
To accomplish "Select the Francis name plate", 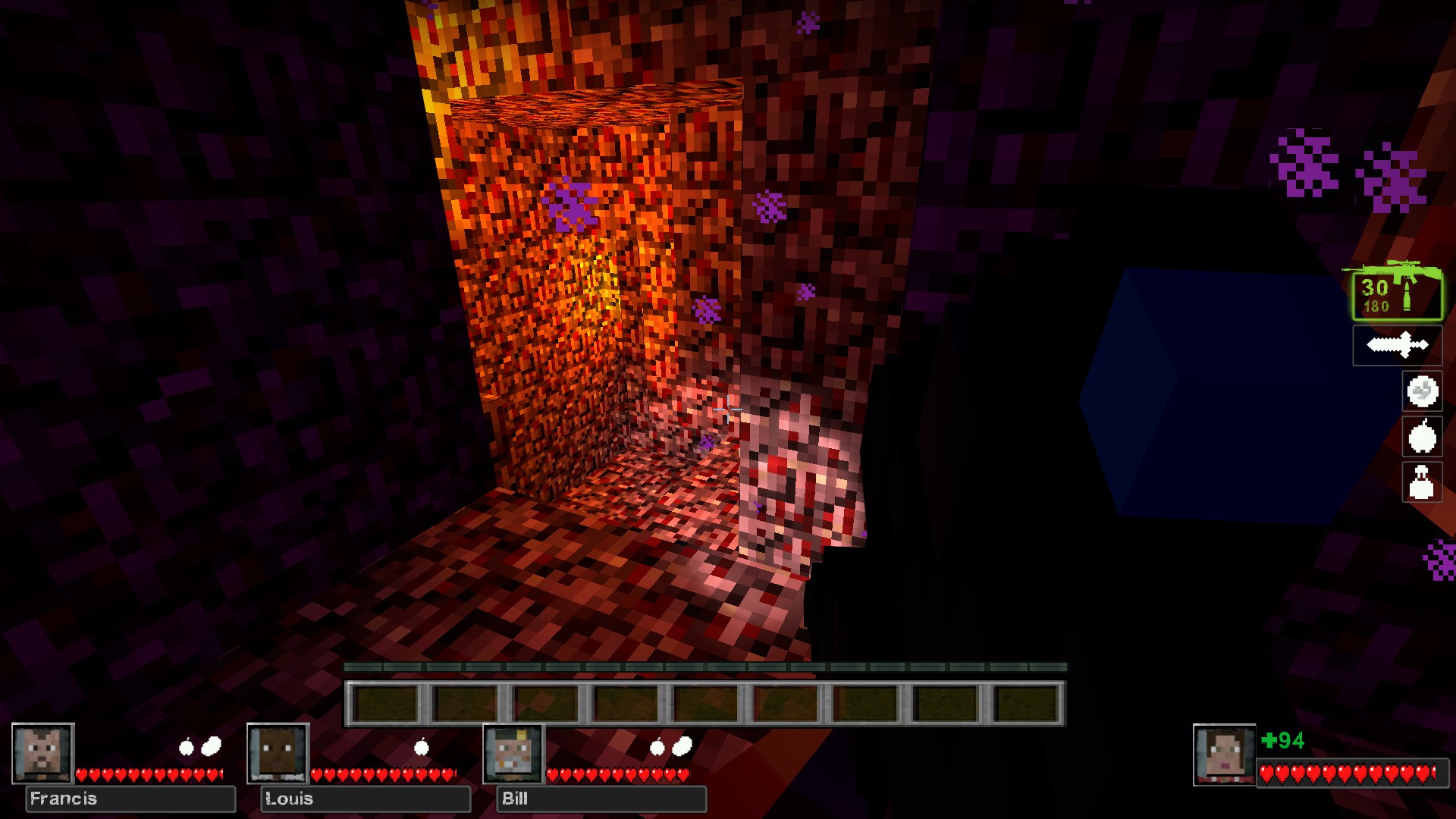I will (130, 799).
